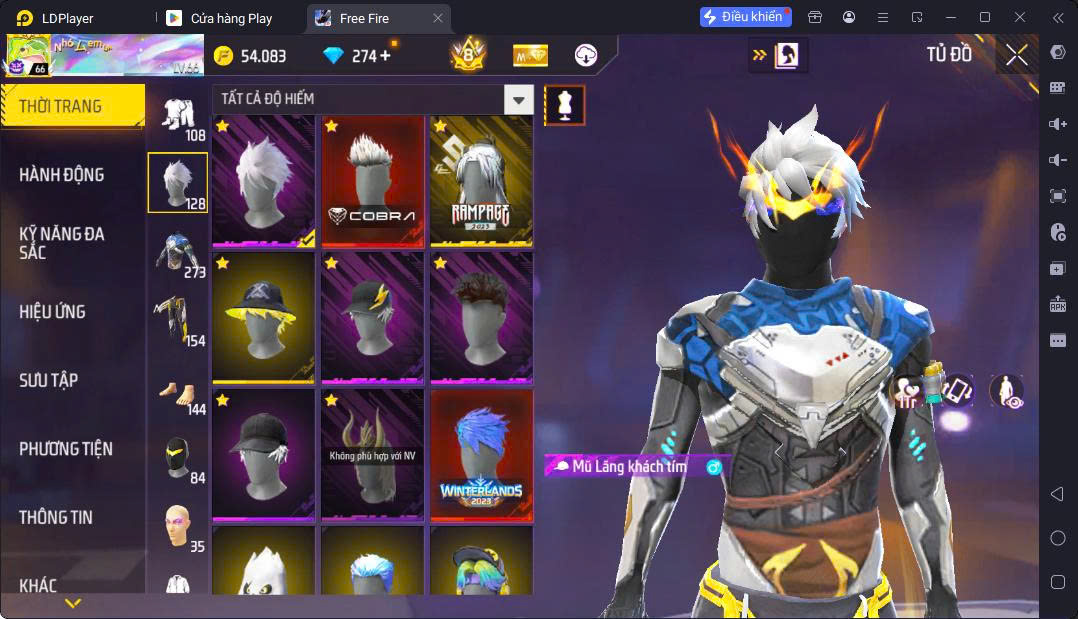Click the mannequin preview icon
This screenshot has width=1078, height=619.
pyautogui.click(x=565, y=105)
